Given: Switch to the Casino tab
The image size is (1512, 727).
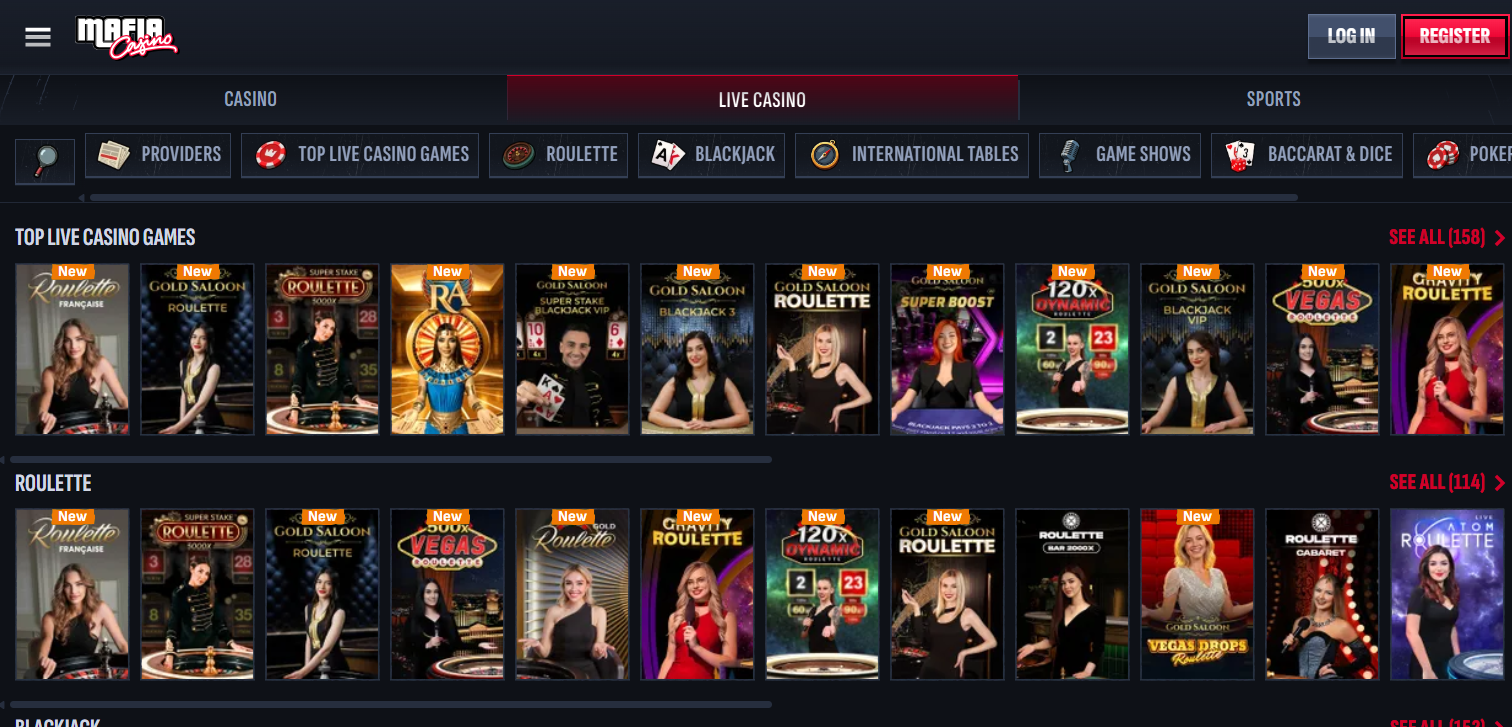Looking at the screenshot, I should click(x=250, y=98).
